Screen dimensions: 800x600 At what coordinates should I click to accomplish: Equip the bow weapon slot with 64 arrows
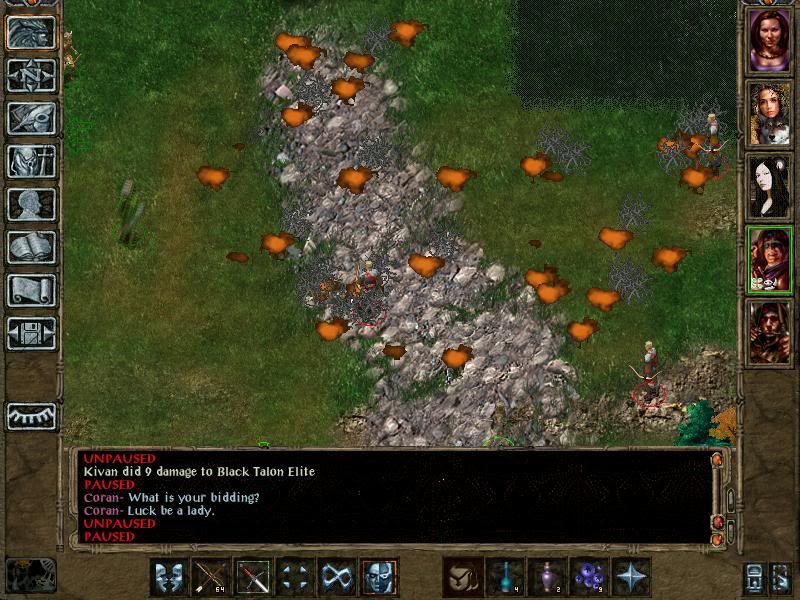[x=212, y=577]
